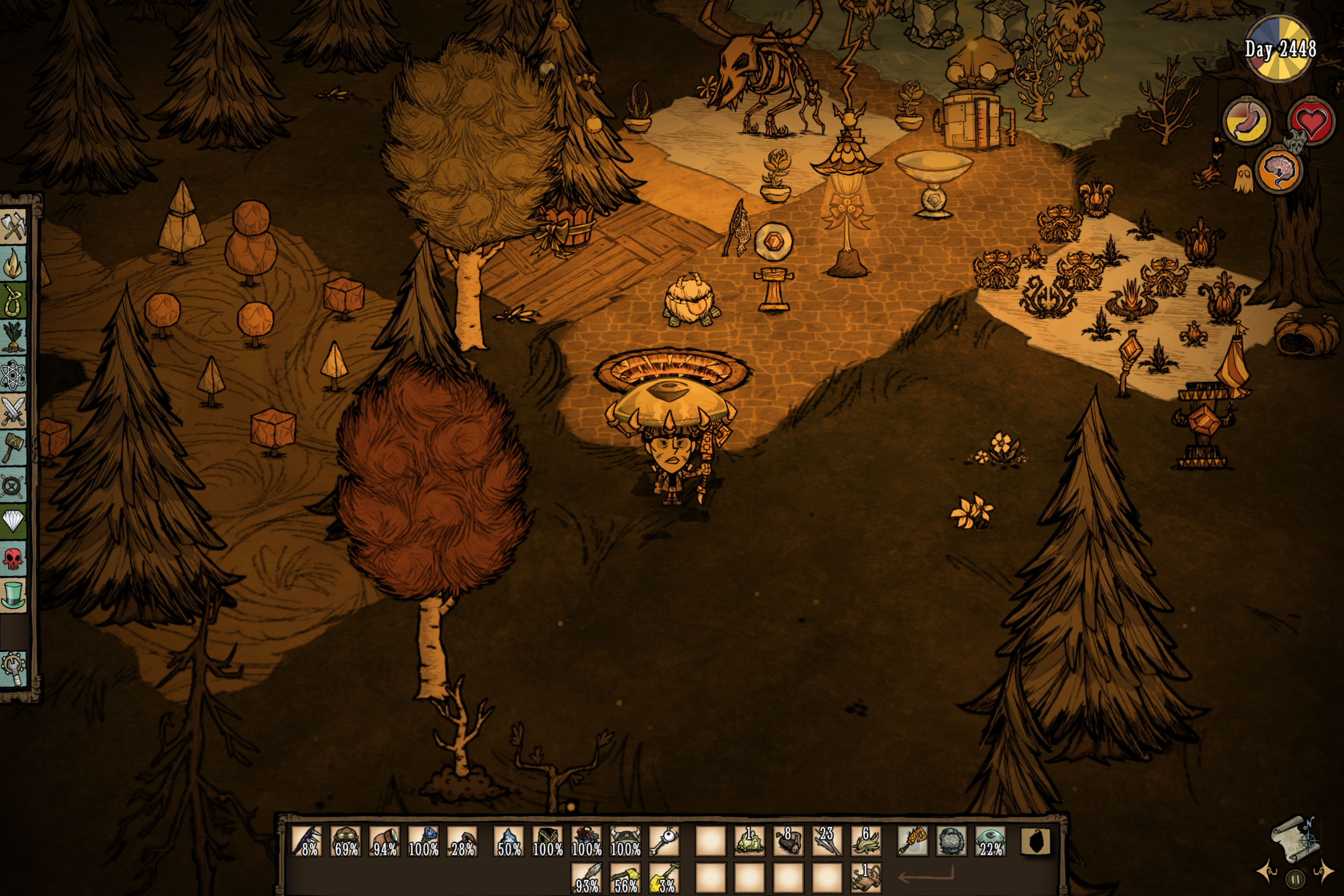The height and width of the screenshot is (896, 1344).
Task: Switch to the Dress top hat tab
Action: [x=13, y=595]
